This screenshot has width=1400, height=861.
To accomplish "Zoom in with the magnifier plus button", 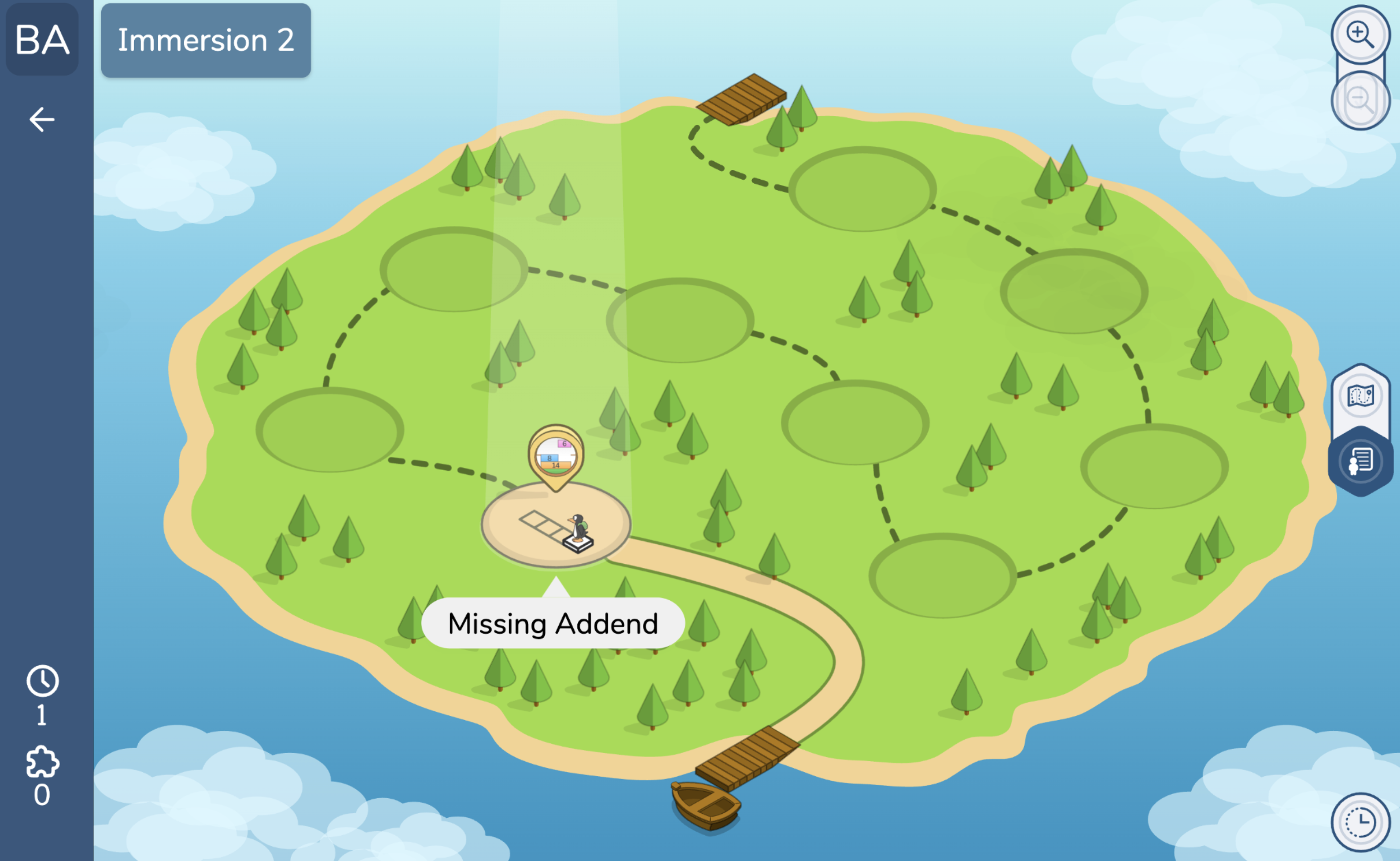I will pyautogui.click(x=1359, y=34).
